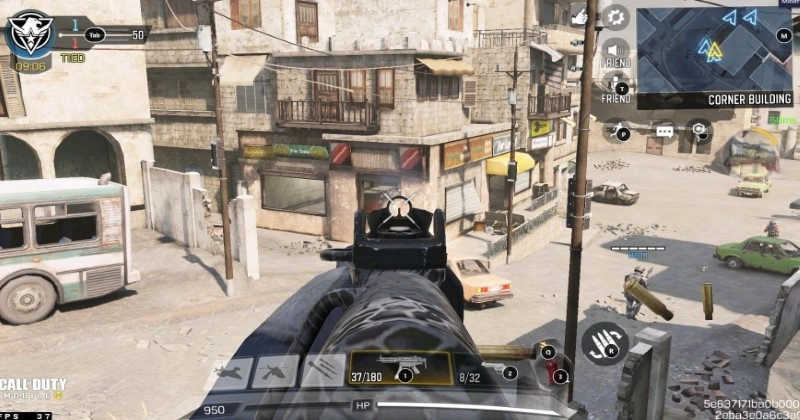Image resolution: width=800 pixels, height=420 pixels.
Task: Tap the thumbs-up like icon
Action: [579, 16]
